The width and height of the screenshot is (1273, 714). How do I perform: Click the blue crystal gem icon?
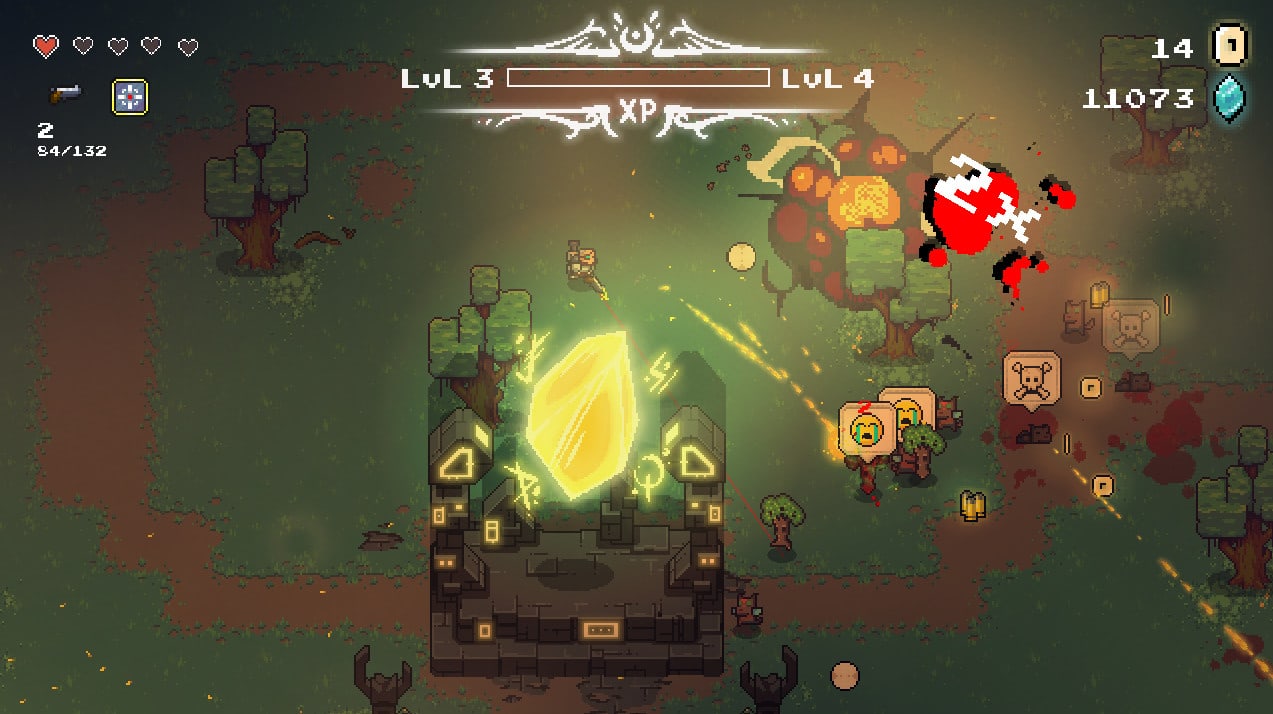[1229, 99]
